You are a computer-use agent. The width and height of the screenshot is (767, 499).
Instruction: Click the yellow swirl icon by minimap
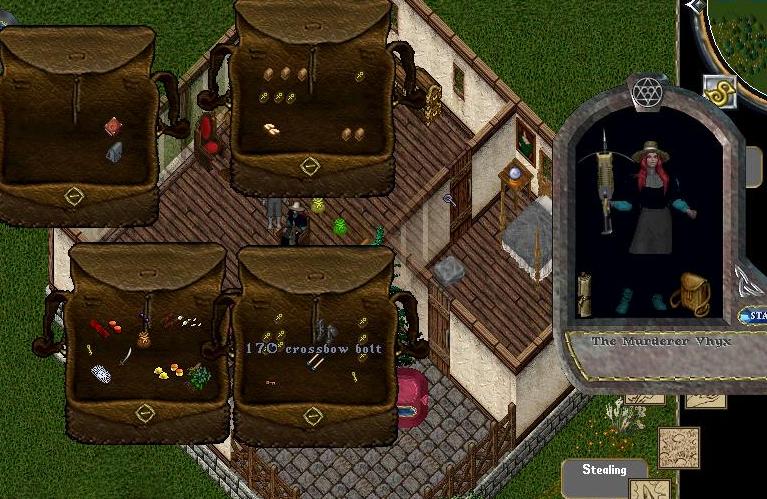718,90
